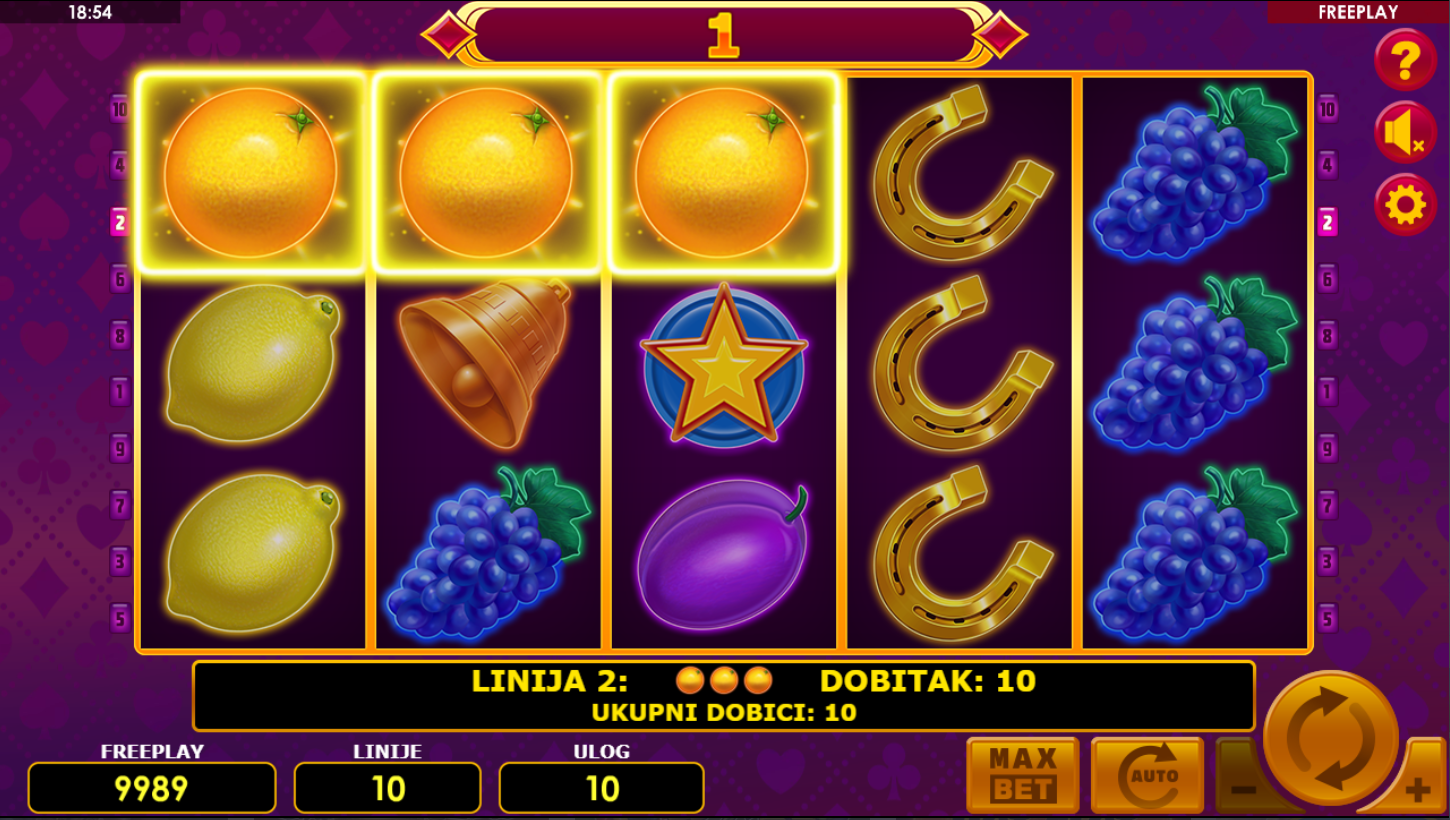Viewport: 1450px width, 820px height.
Task: Spin the reels with the round arrow button
Action: coord(1331,738)
